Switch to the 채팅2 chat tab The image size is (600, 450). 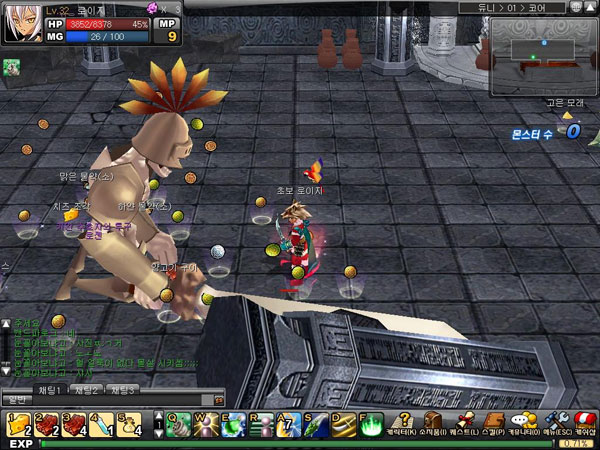(87, 389)
